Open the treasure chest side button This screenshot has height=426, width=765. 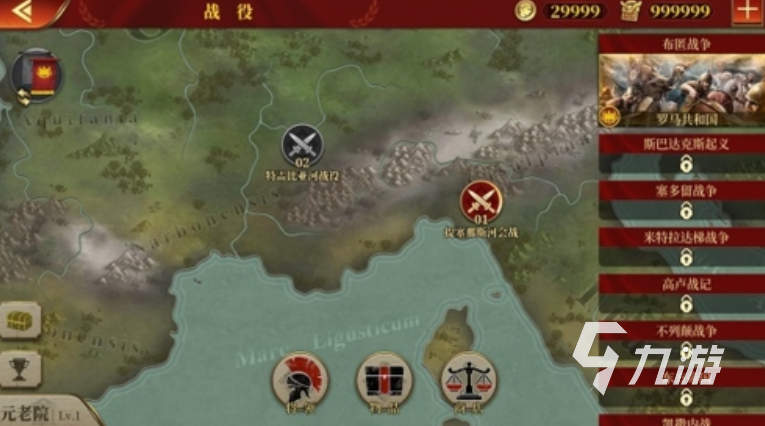tap(20, 322)
